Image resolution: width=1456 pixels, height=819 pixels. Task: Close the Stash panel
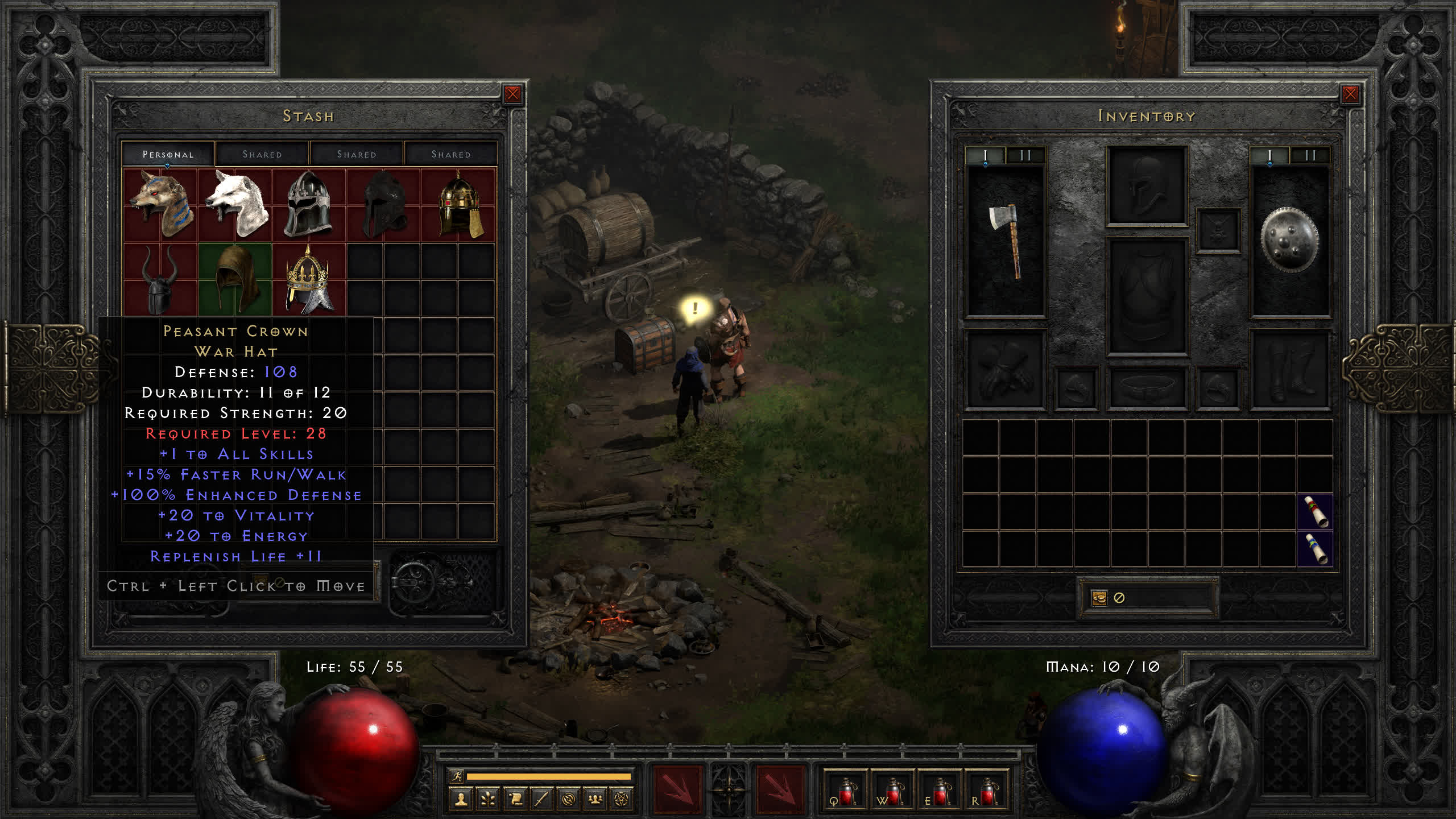(512, 94)
